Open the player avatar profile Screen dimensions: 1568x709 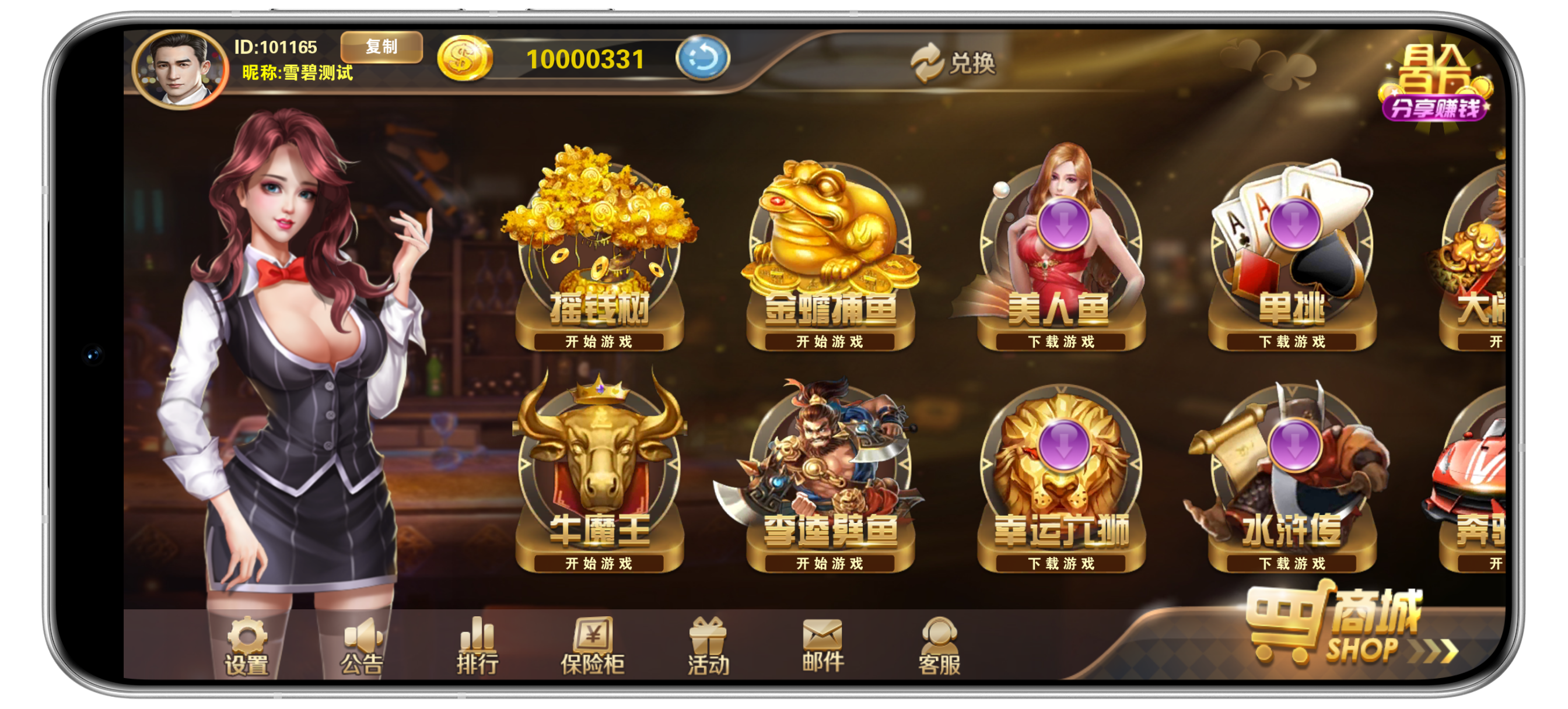tap(180, 69)
